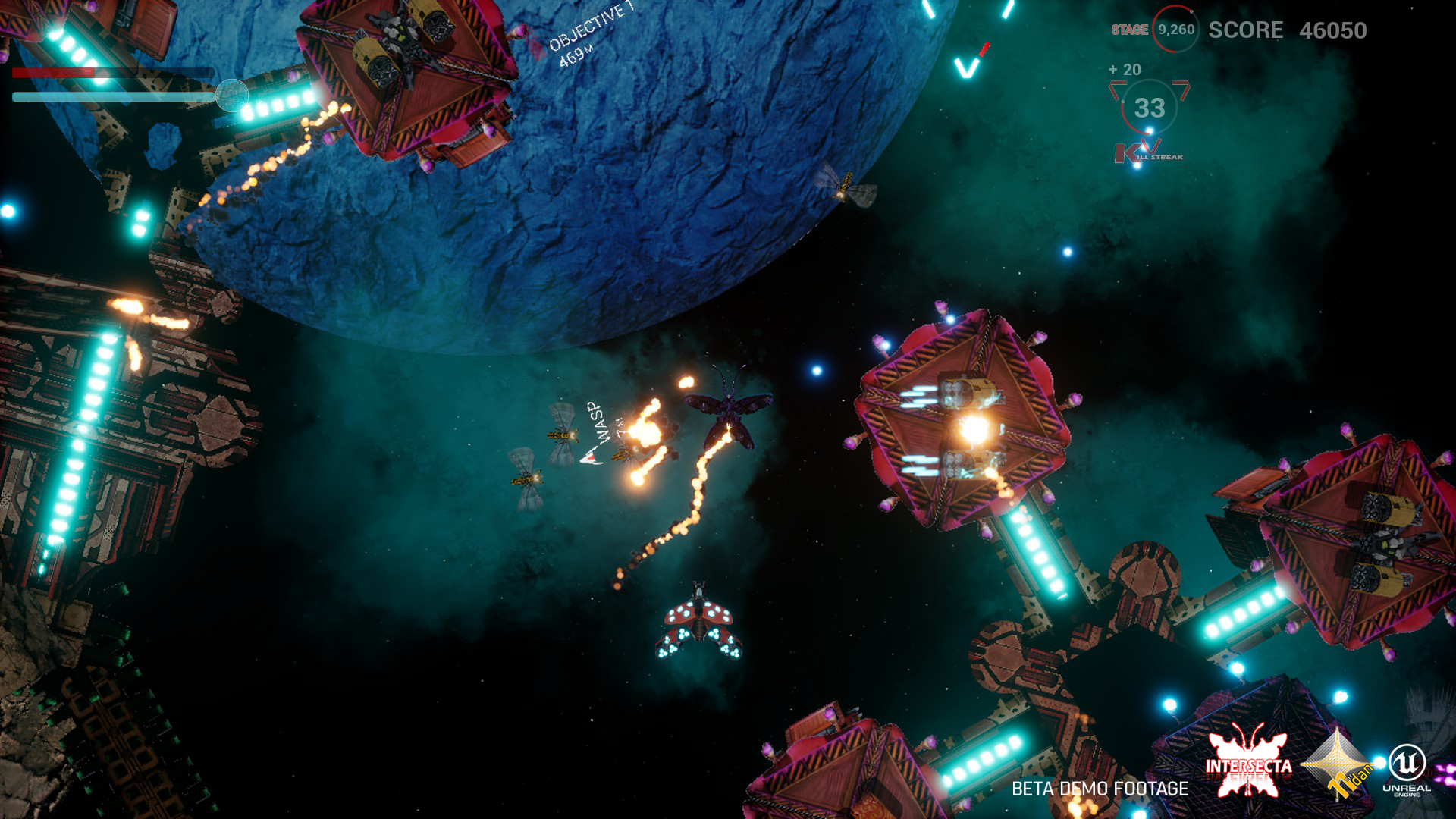
Task: Click the Kill Streak emblem
Action: pyautogui.click(x=1148, y=152)
